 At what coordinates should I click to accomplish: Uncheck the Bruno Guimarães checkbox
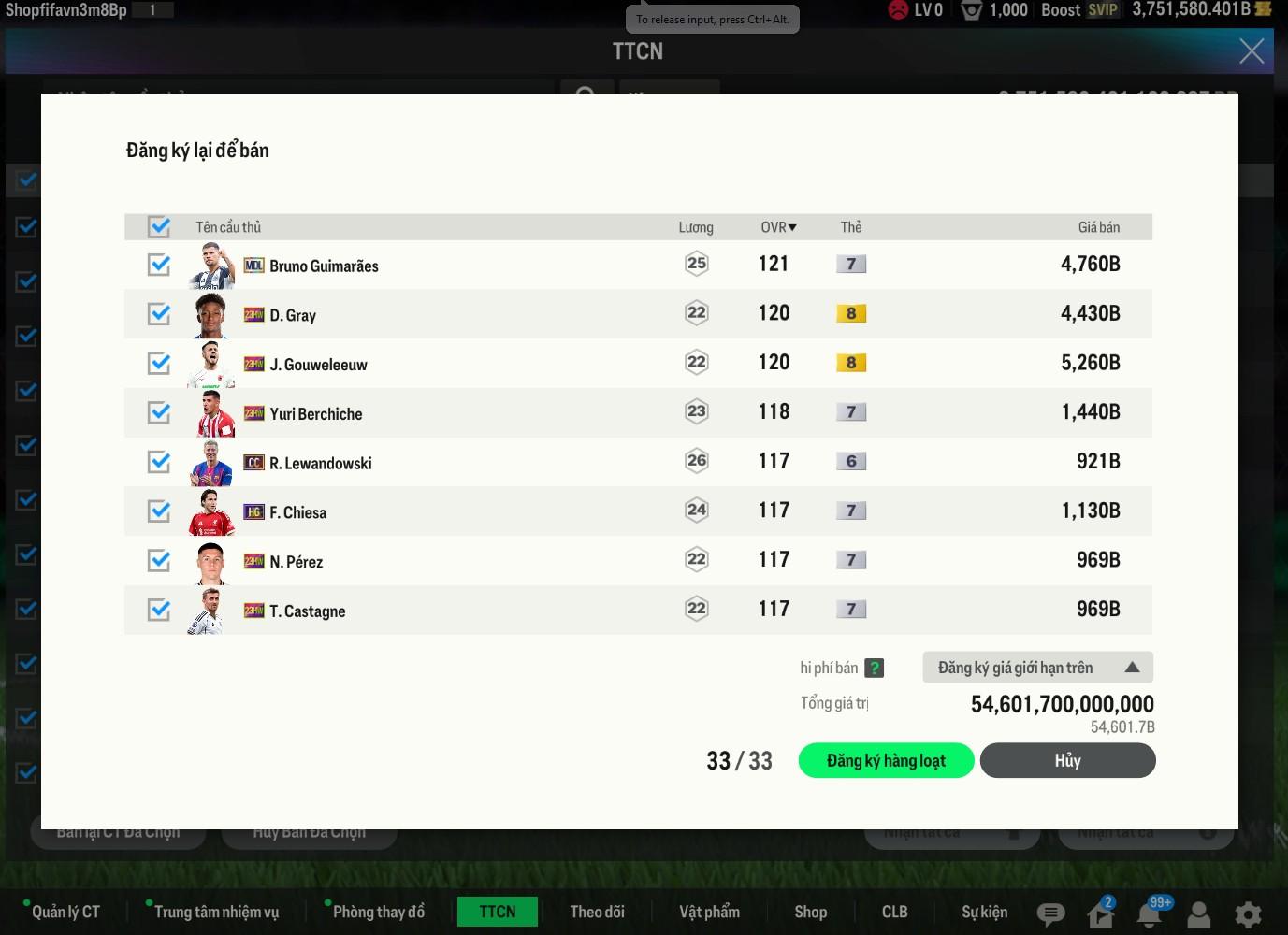point(159,265)
